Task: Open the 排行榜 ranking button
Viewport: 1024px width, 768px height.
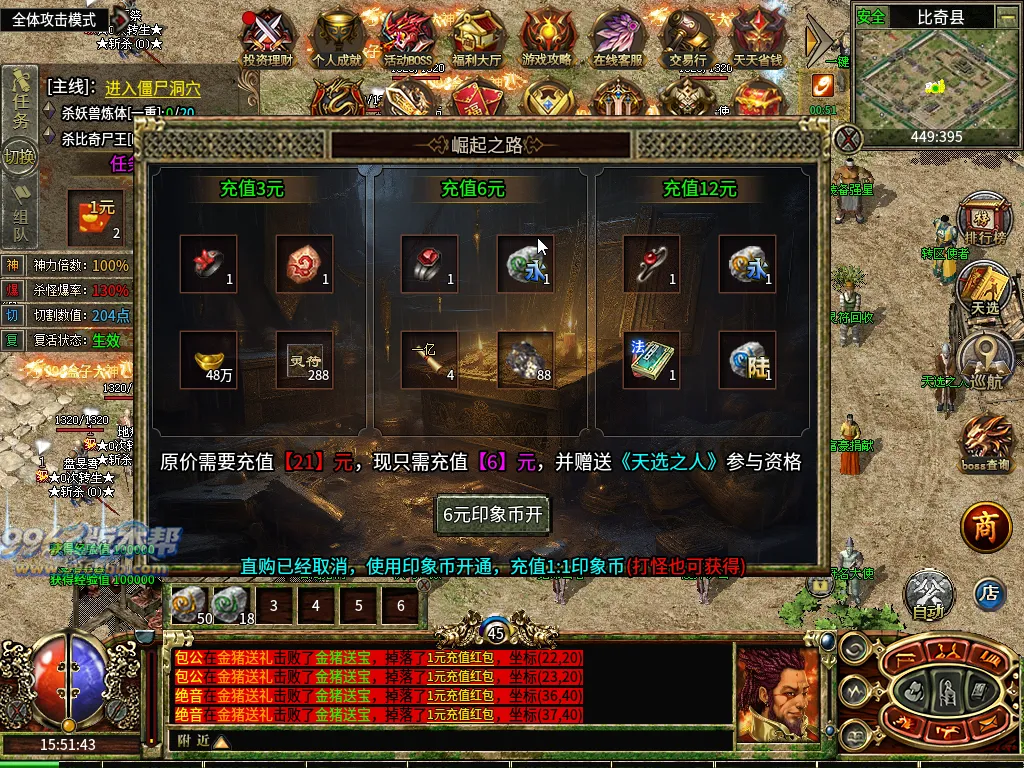Action: (982, 219)
